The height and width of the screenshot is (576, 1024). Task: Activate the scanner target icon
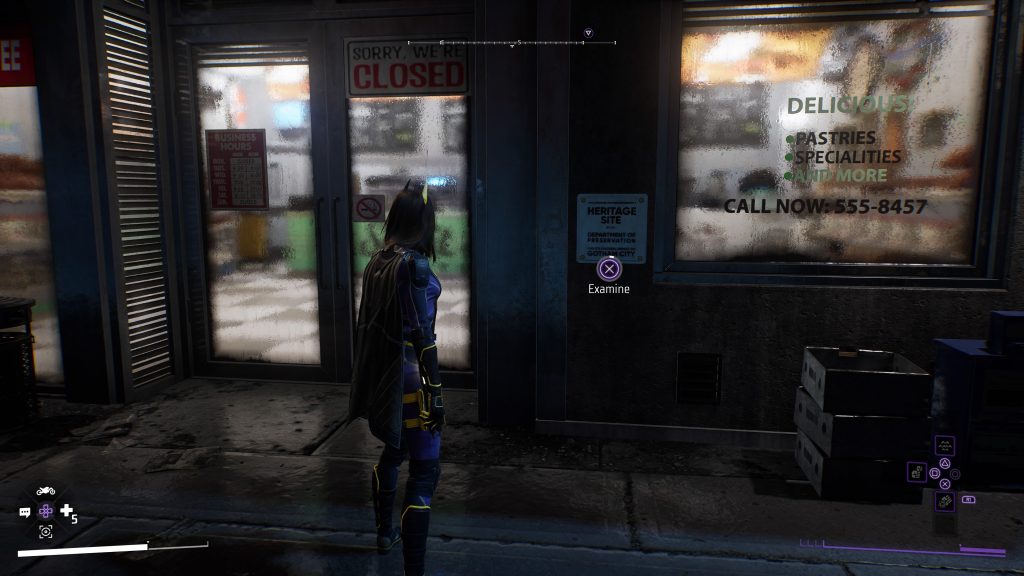click(x=45, y=532)
